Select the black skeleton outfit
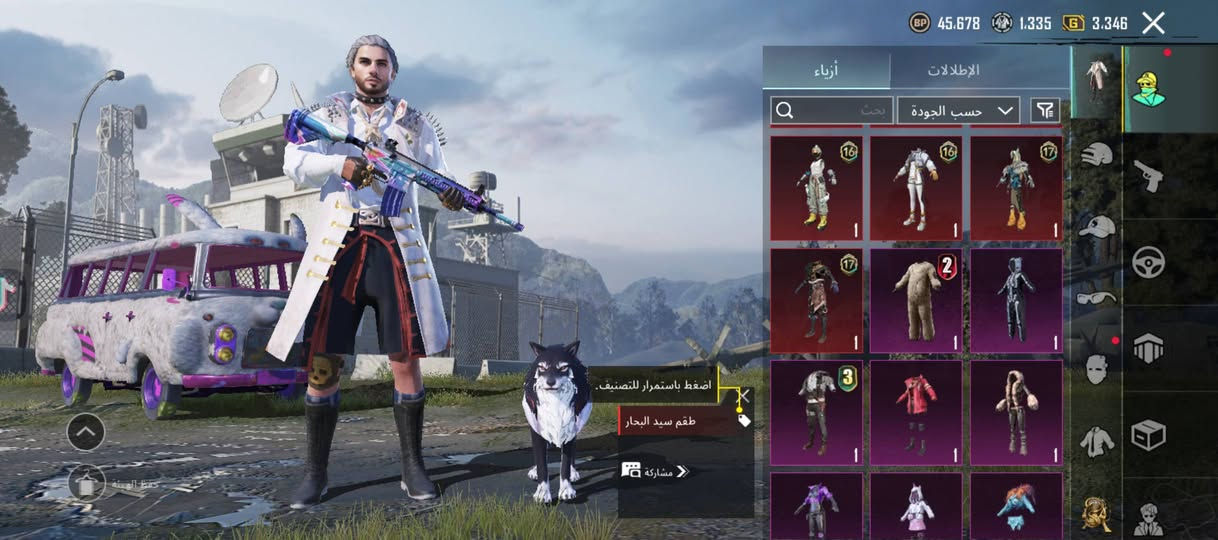This screenshot has height=540, width=1218. click(1016, 301)
